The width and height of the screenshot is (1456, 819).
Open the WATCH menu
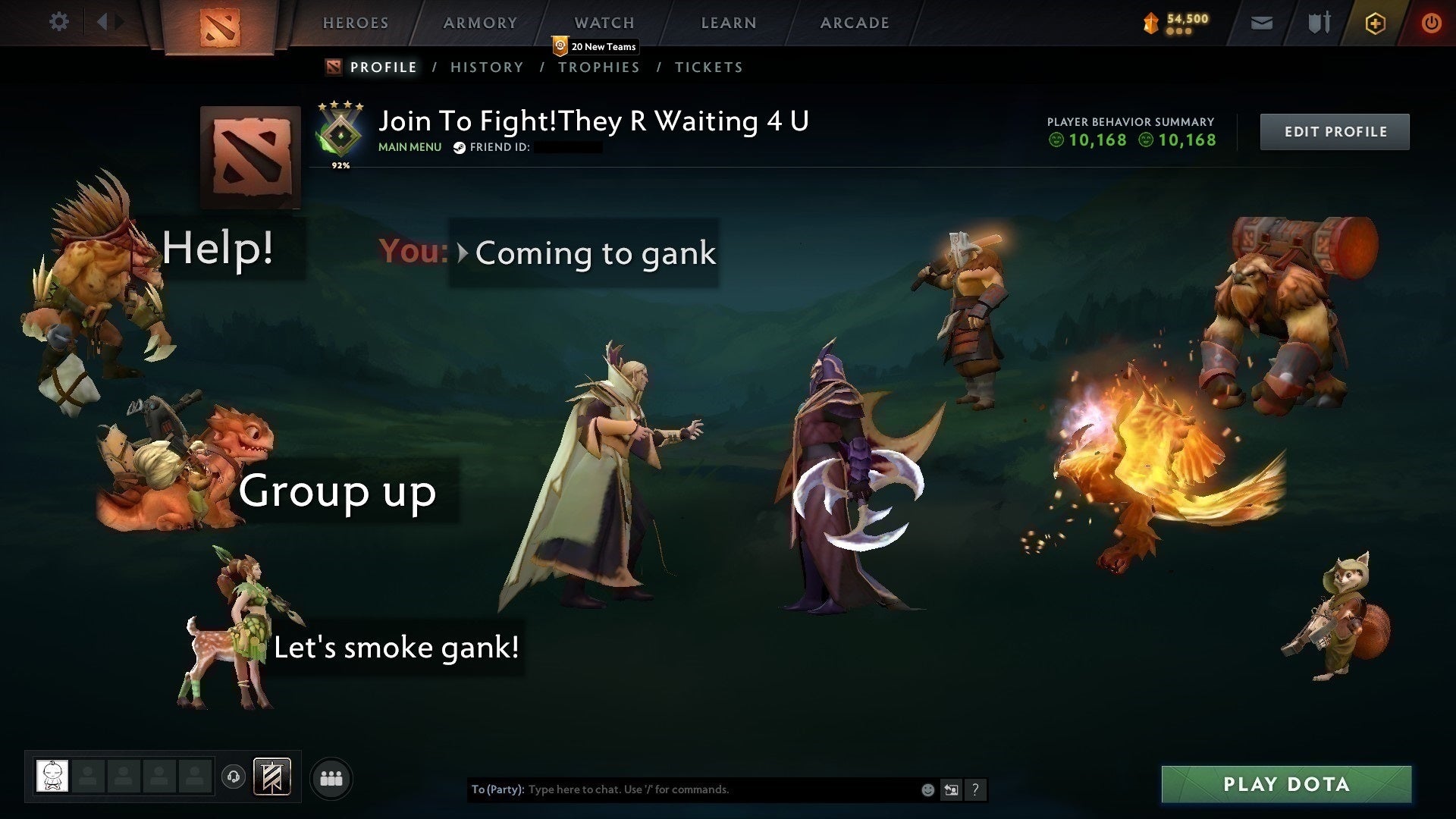[x=604, y=23]
